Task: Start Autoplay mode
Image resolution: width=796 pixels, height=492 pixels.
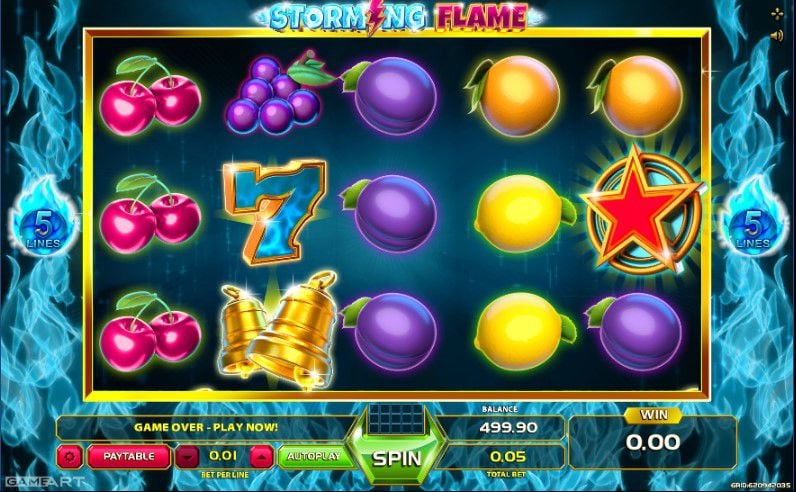Action: click(313, 456)
